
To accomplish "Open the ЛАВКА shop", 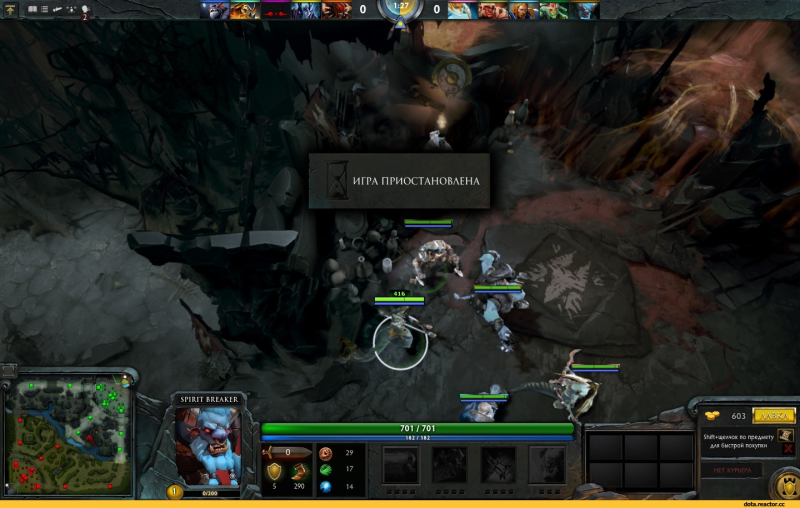I will click(774, 416).
